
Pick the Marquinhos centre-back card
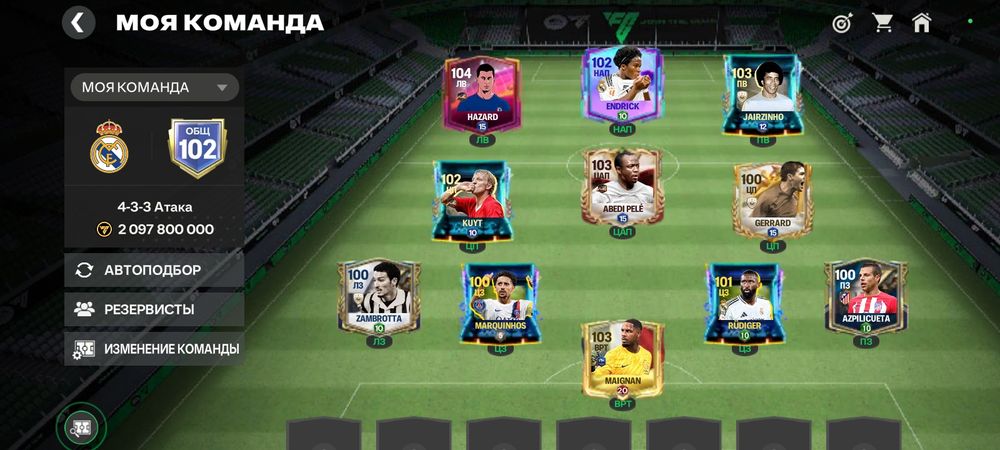[x=498, y=303]
